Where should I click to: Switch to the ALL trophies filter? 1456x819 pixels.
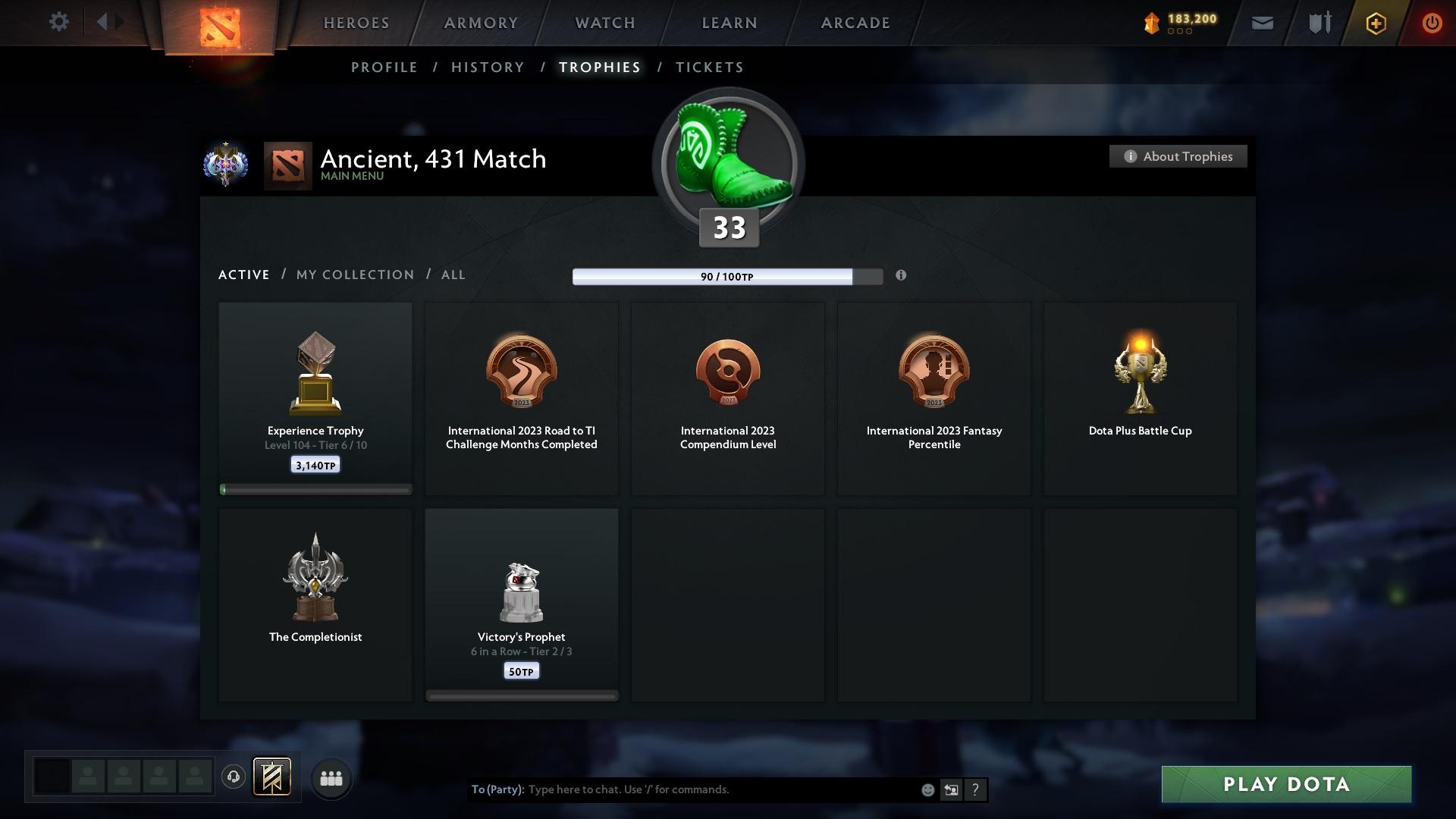[x=453, y=275]
